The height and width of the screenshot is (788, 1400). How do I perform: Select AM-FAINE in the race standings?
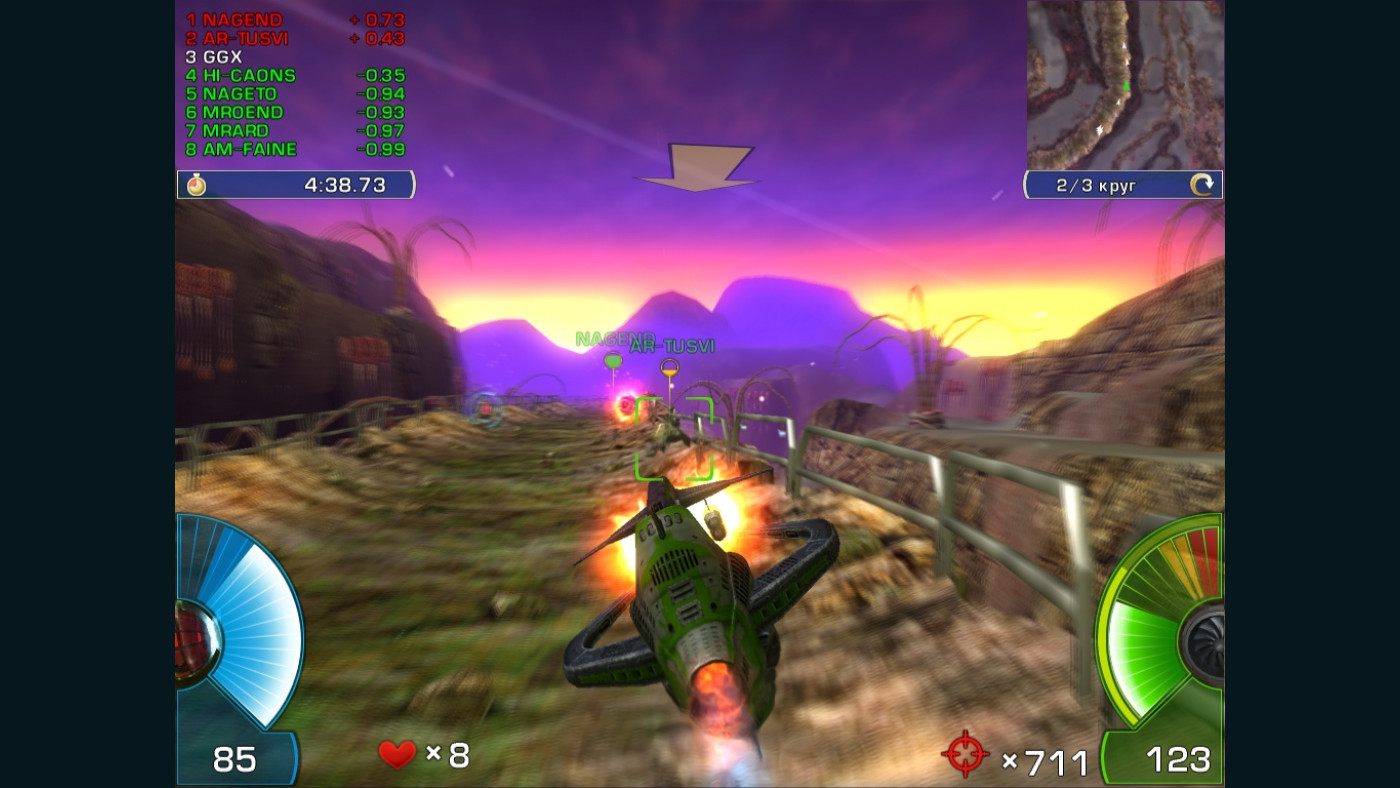[250, 150]
